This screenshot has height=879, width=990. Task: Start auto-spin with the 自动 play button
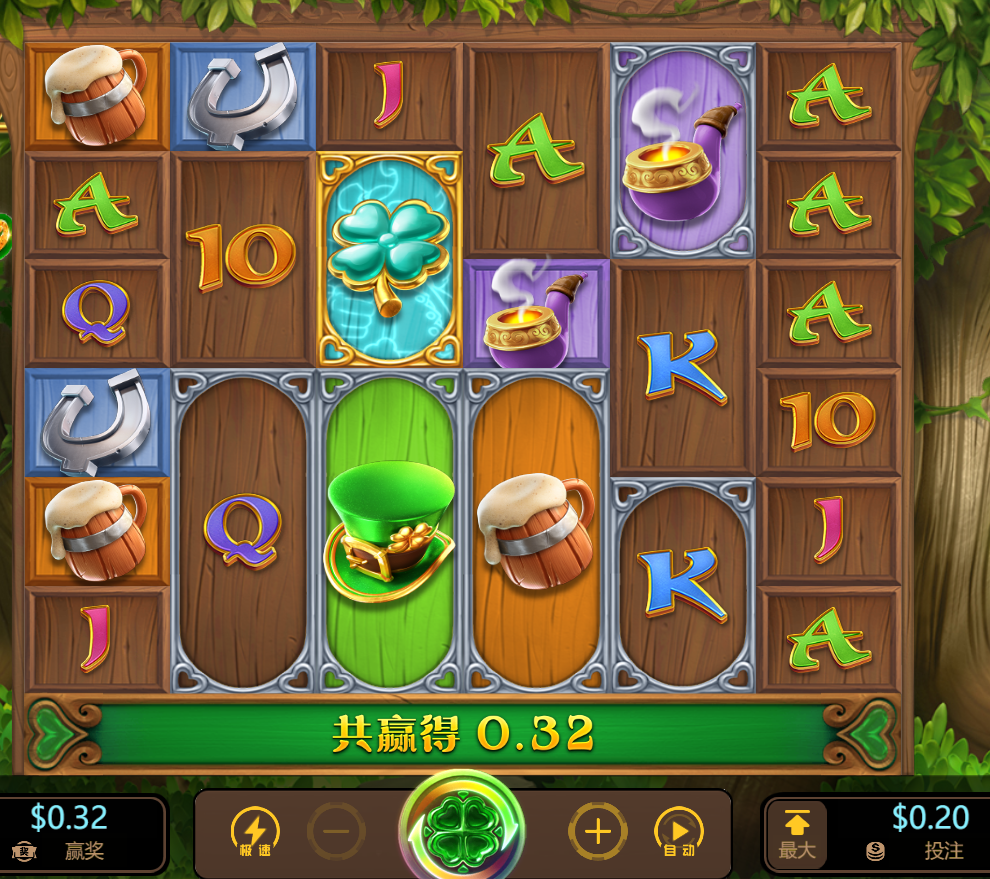[x=679, y=831]
